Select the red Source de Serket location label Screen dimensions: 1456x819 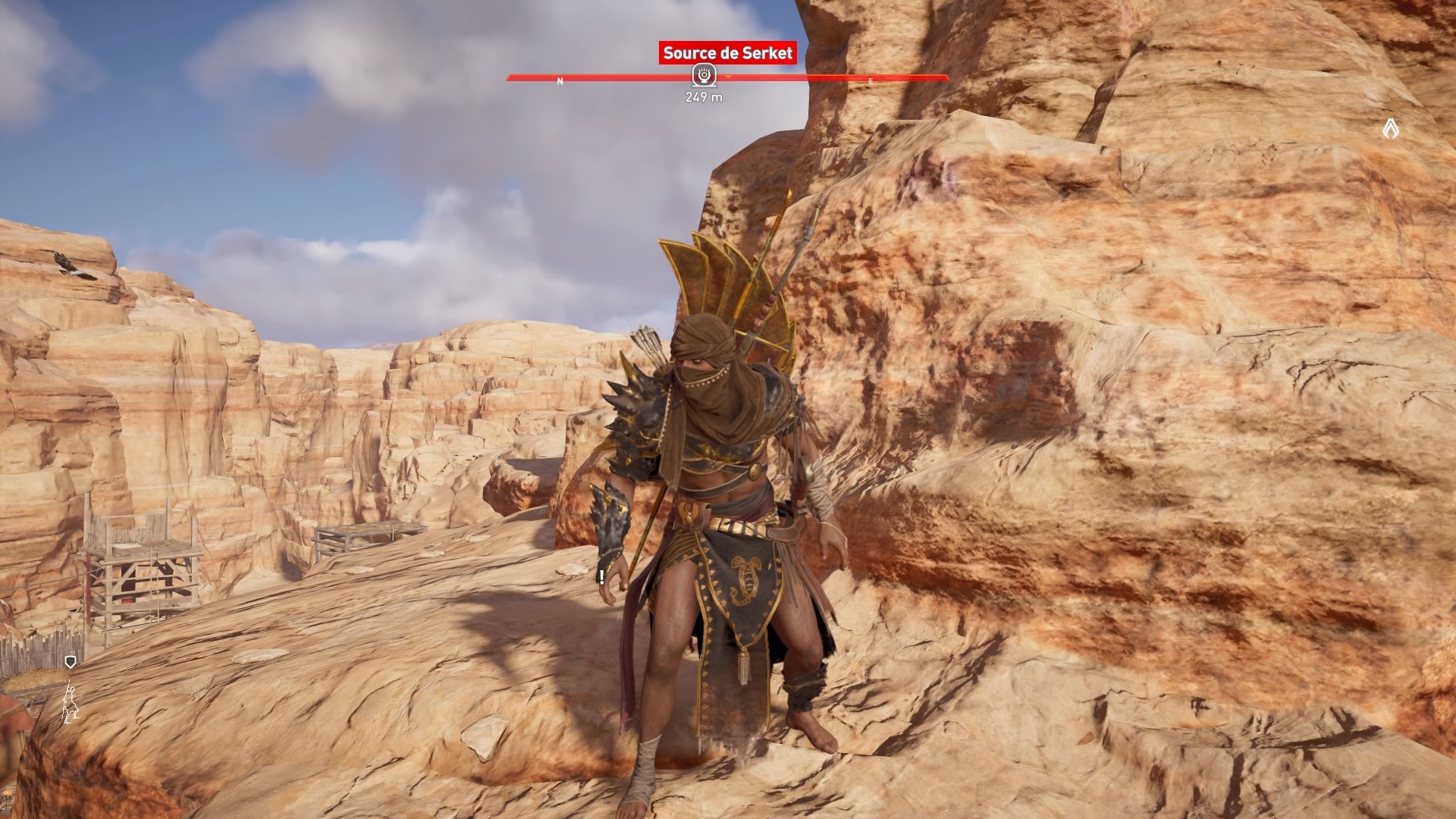click(727, 53)
